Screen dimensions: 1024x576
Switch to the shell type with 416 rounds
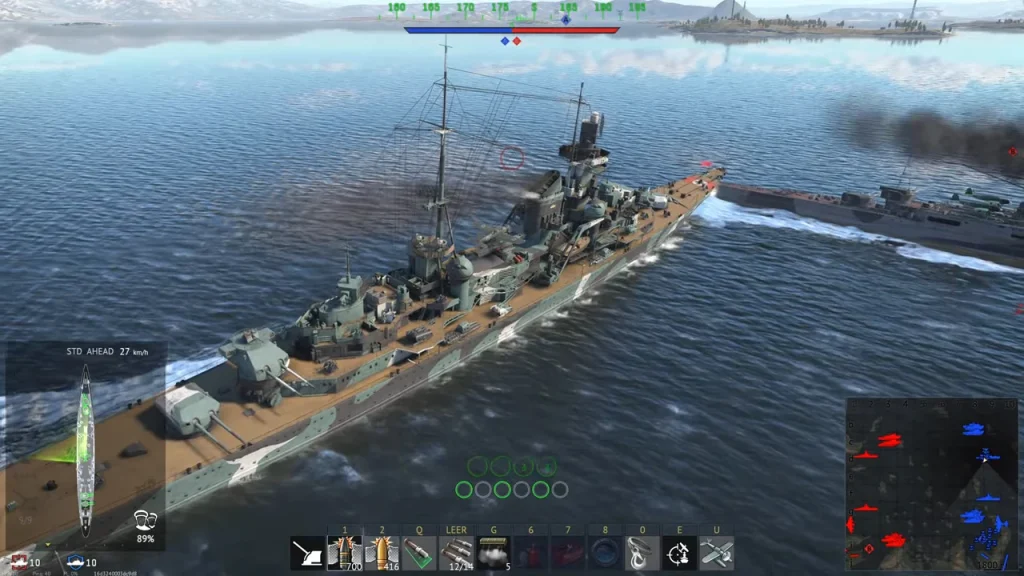pyautogui.click(x=382, y=553)
